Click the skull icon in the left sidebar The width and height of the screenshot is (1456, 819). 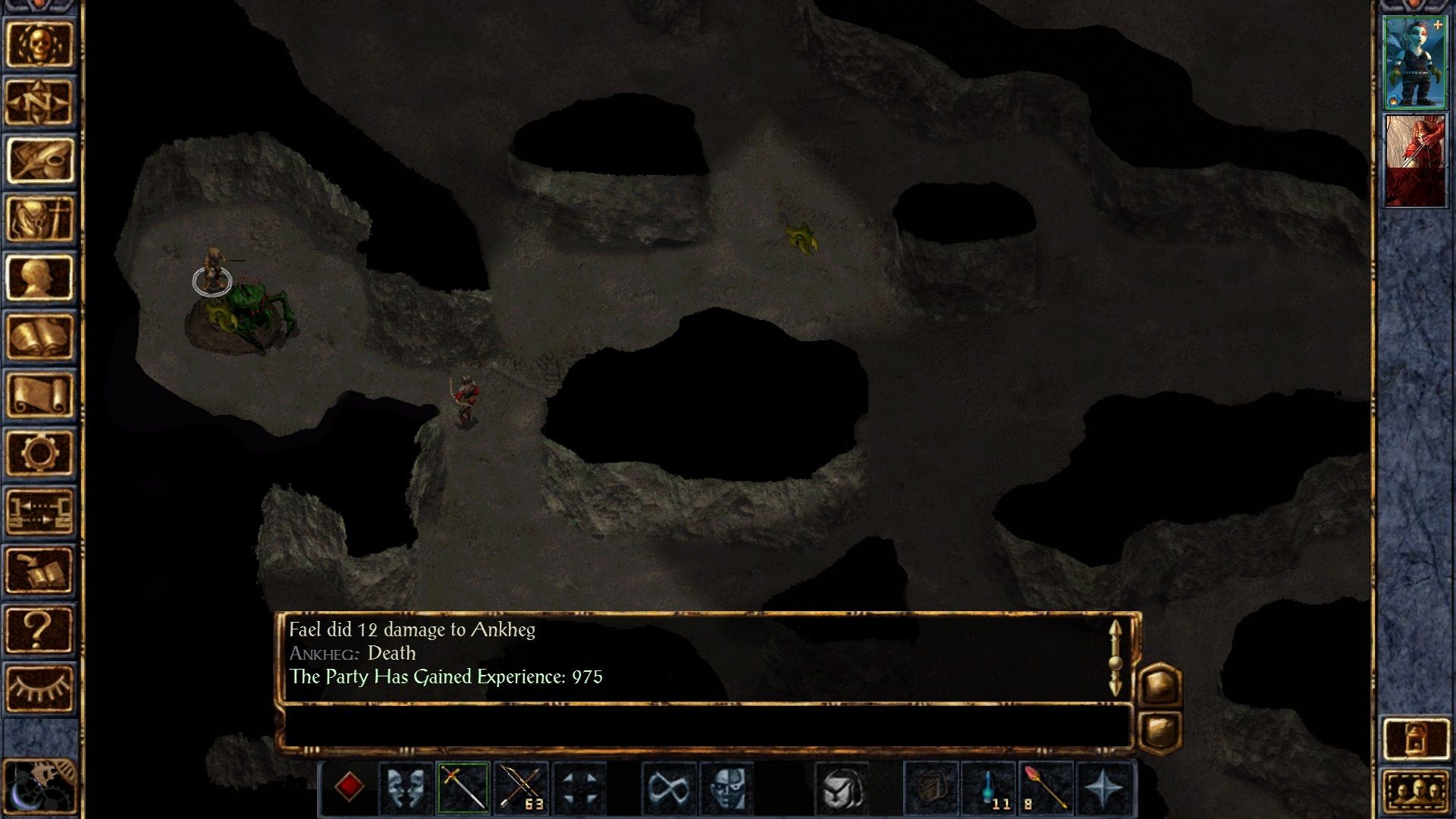pyautogui.click(x=39, y=44)
